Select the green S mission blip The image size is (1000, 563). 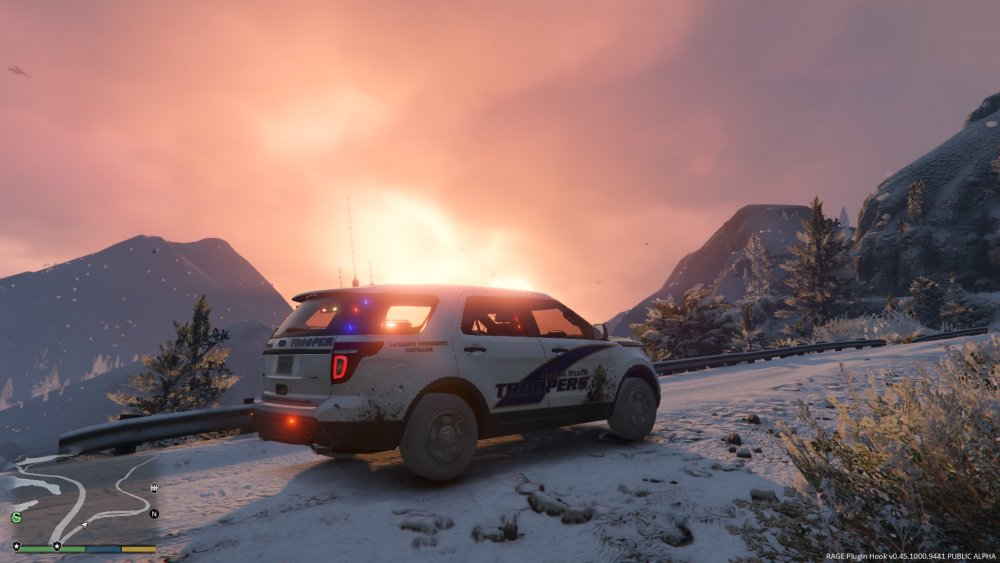(17, 517)
